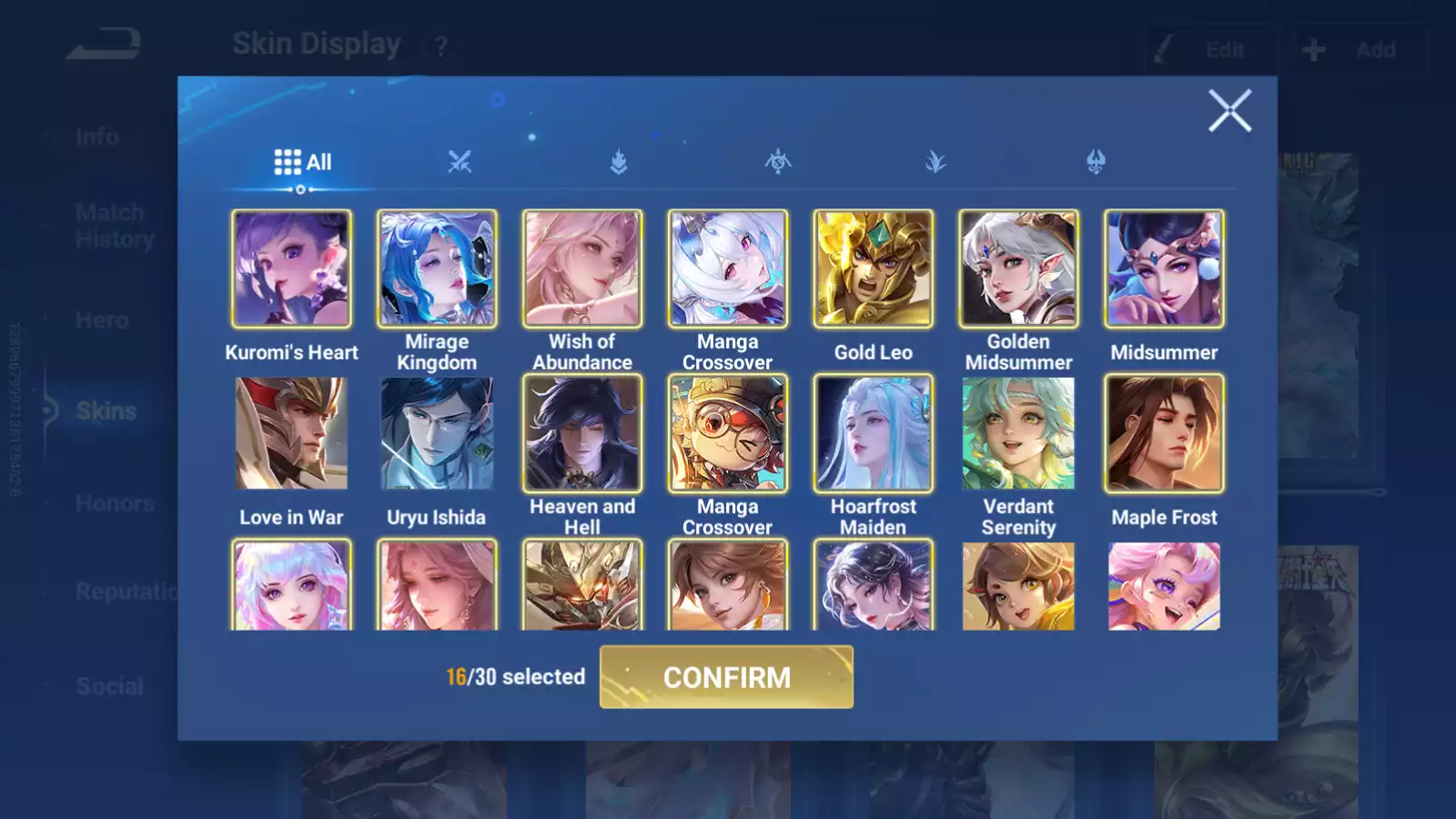Image resolution: width=1456 pixels, height=819 pixels.
Task: Click the Verdant Serenity thumbnail
Action: pyautogui.click(x=1018, y=434)
